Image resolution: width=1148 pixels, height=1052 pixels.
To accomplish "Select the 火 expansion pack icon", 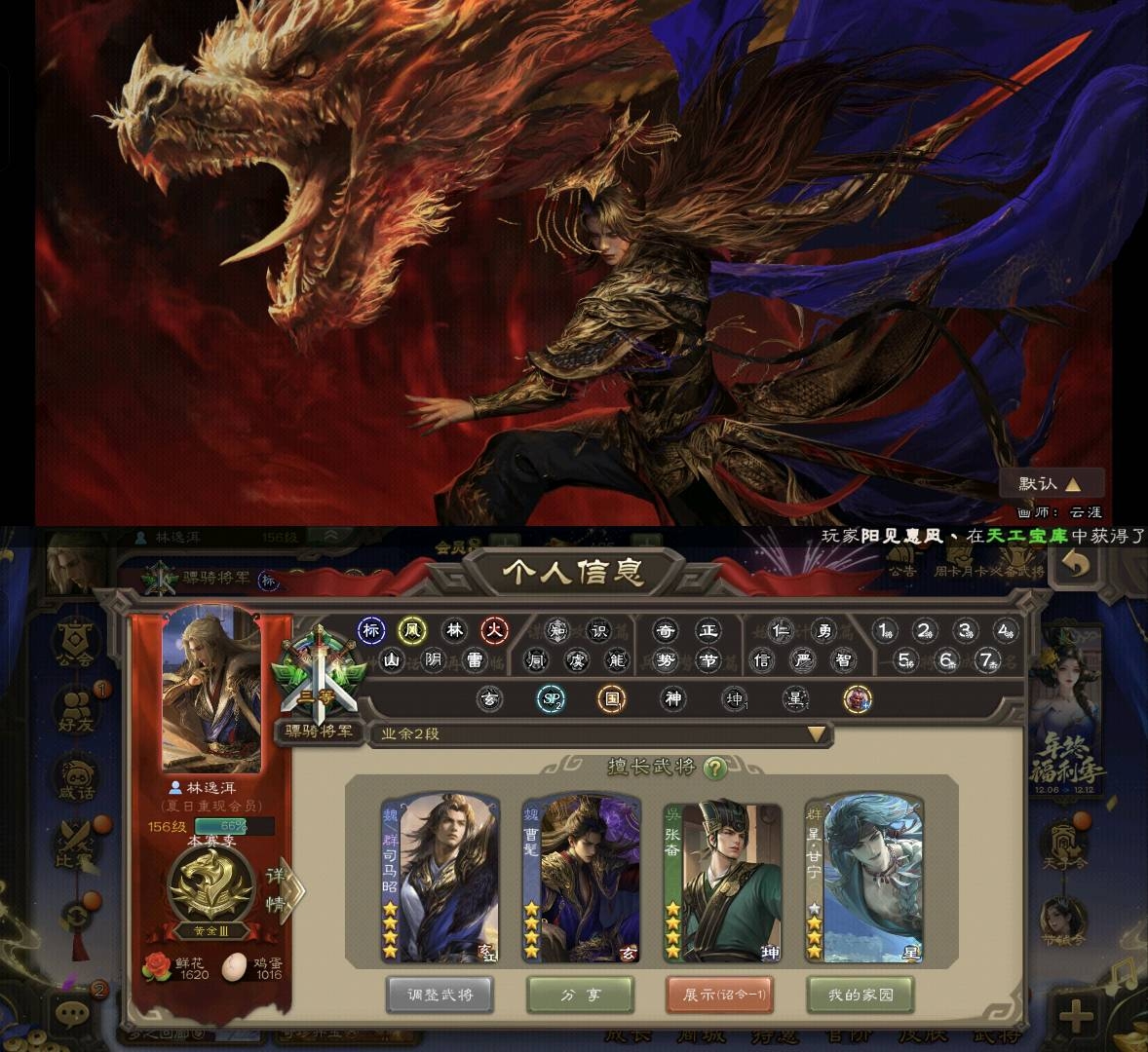I will [496, 630].
